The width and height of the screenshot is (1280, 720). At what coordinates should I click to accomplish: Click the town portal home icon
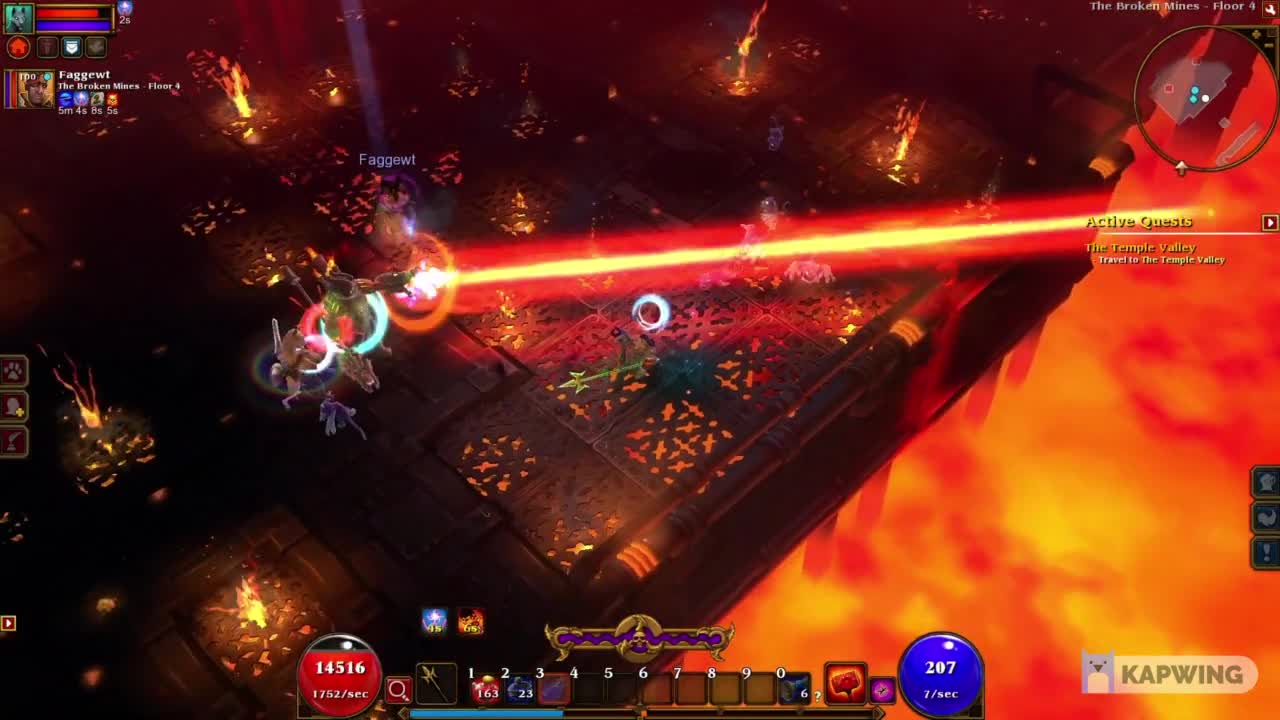[x=18, y=47]
